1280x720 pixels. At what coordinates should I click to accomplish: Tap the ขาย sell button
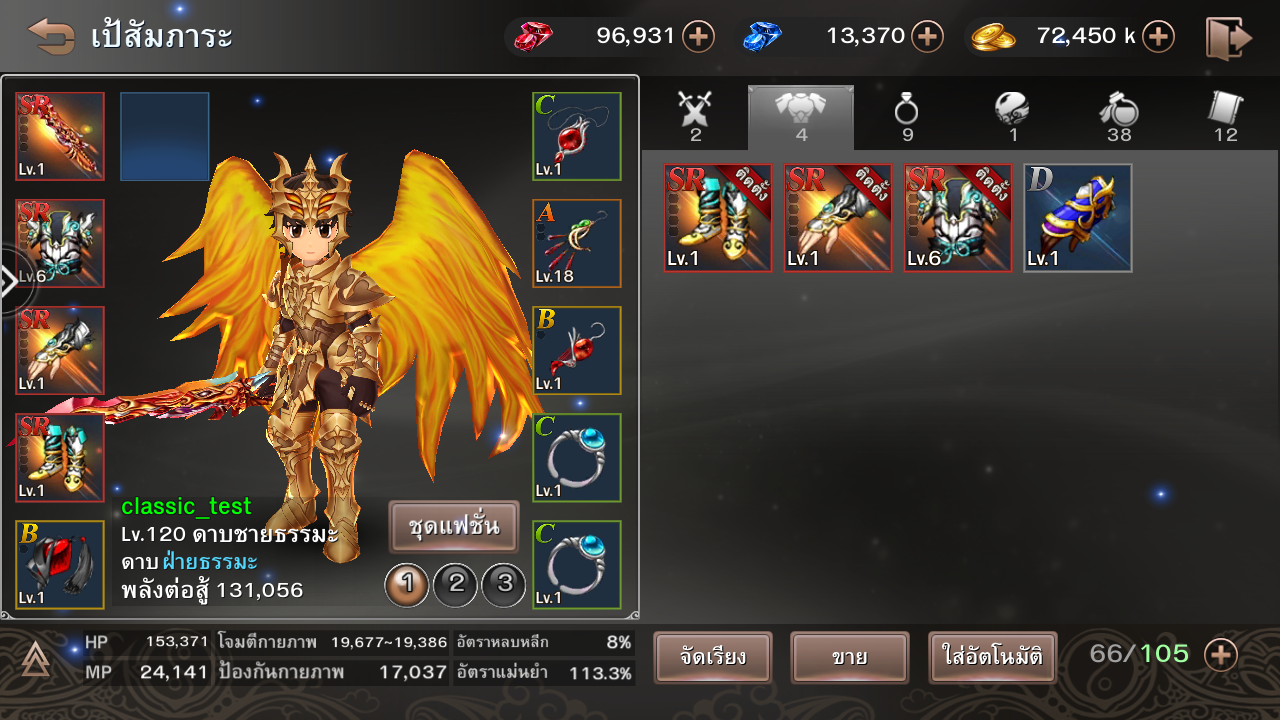point(849,658)
